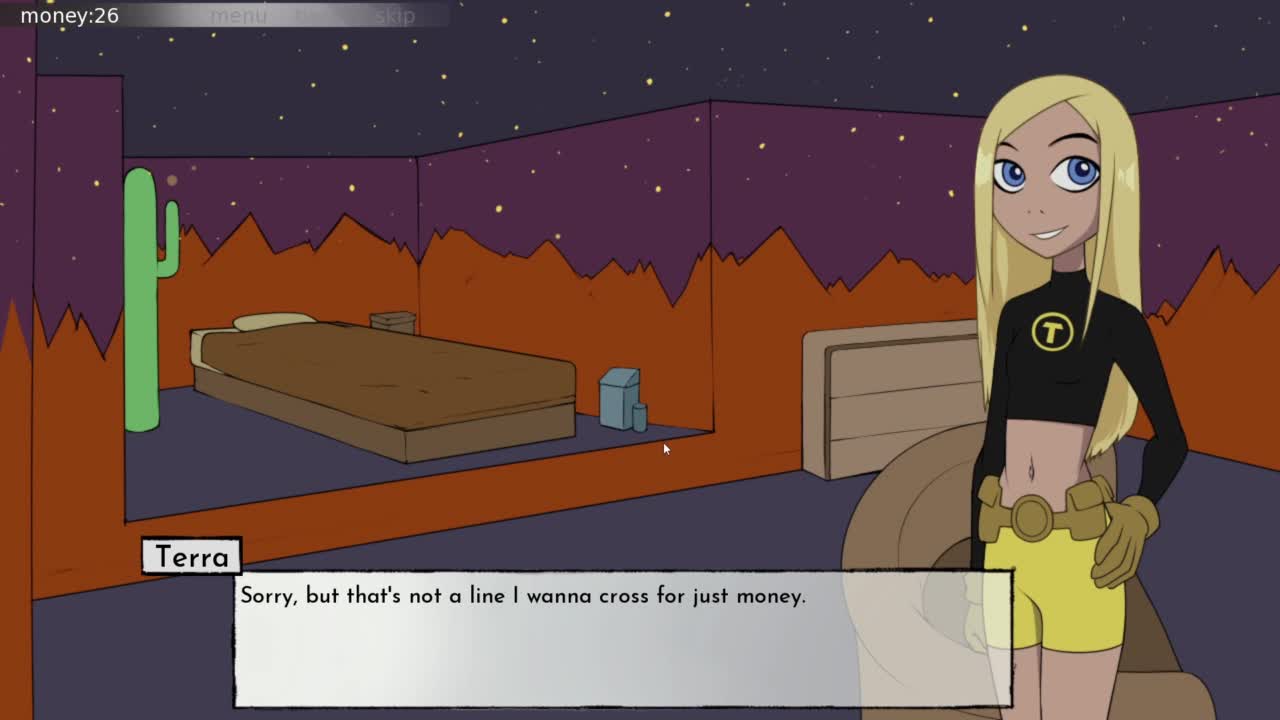This screenshot has width=1280, height=720.
Task: Advance Terra's dialogue text box
Action: [x=622, y=638]
